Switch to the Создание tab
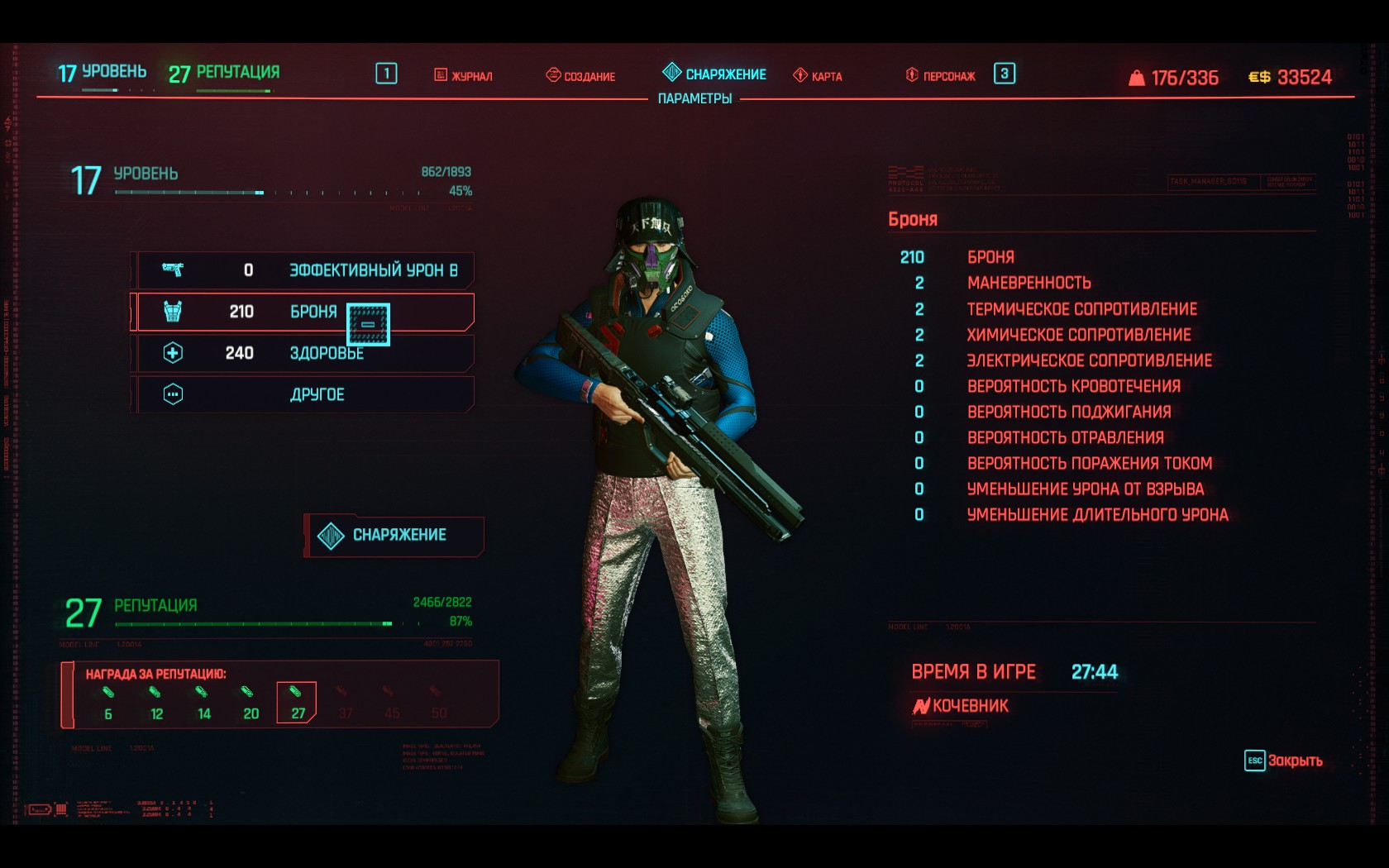 coord(580,76)
